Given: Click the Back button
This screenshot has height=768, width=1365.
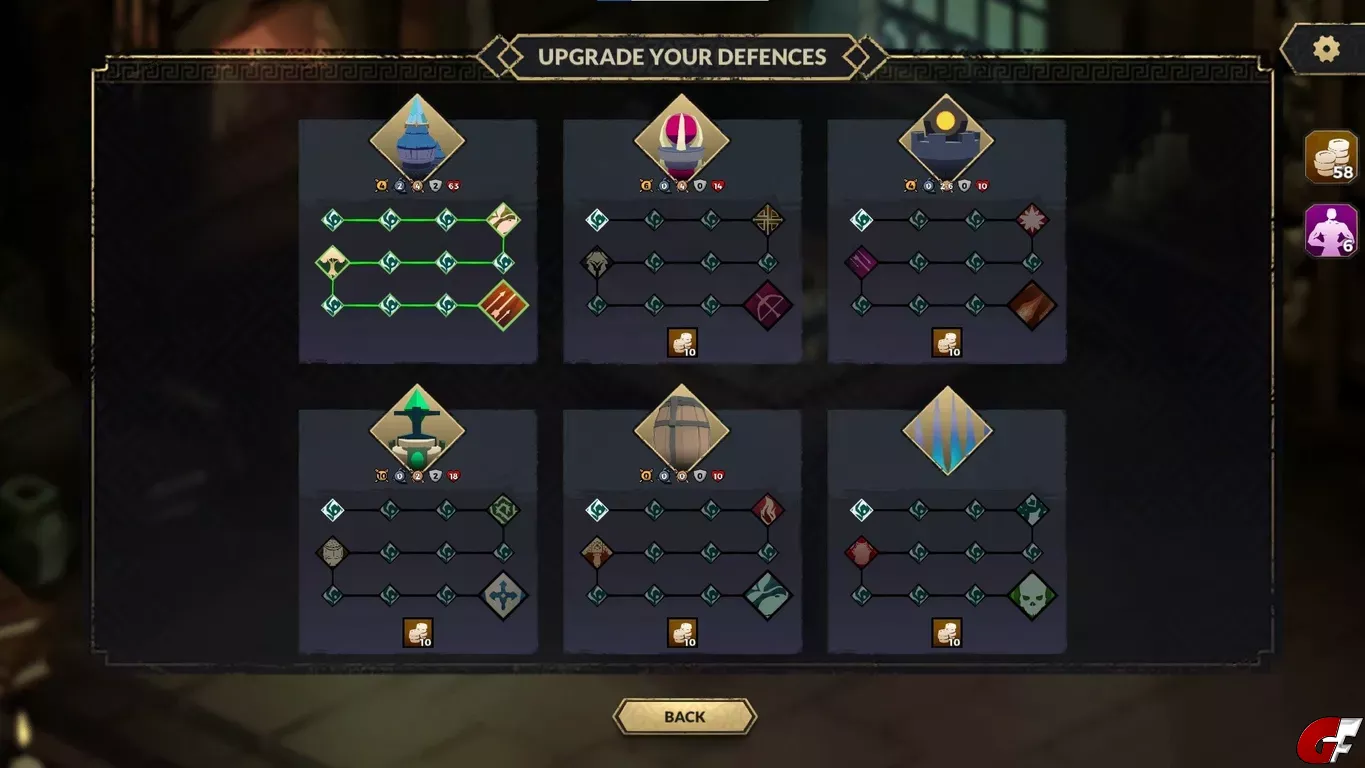Looking at the screenshot, I should click(x=684, y=717).
